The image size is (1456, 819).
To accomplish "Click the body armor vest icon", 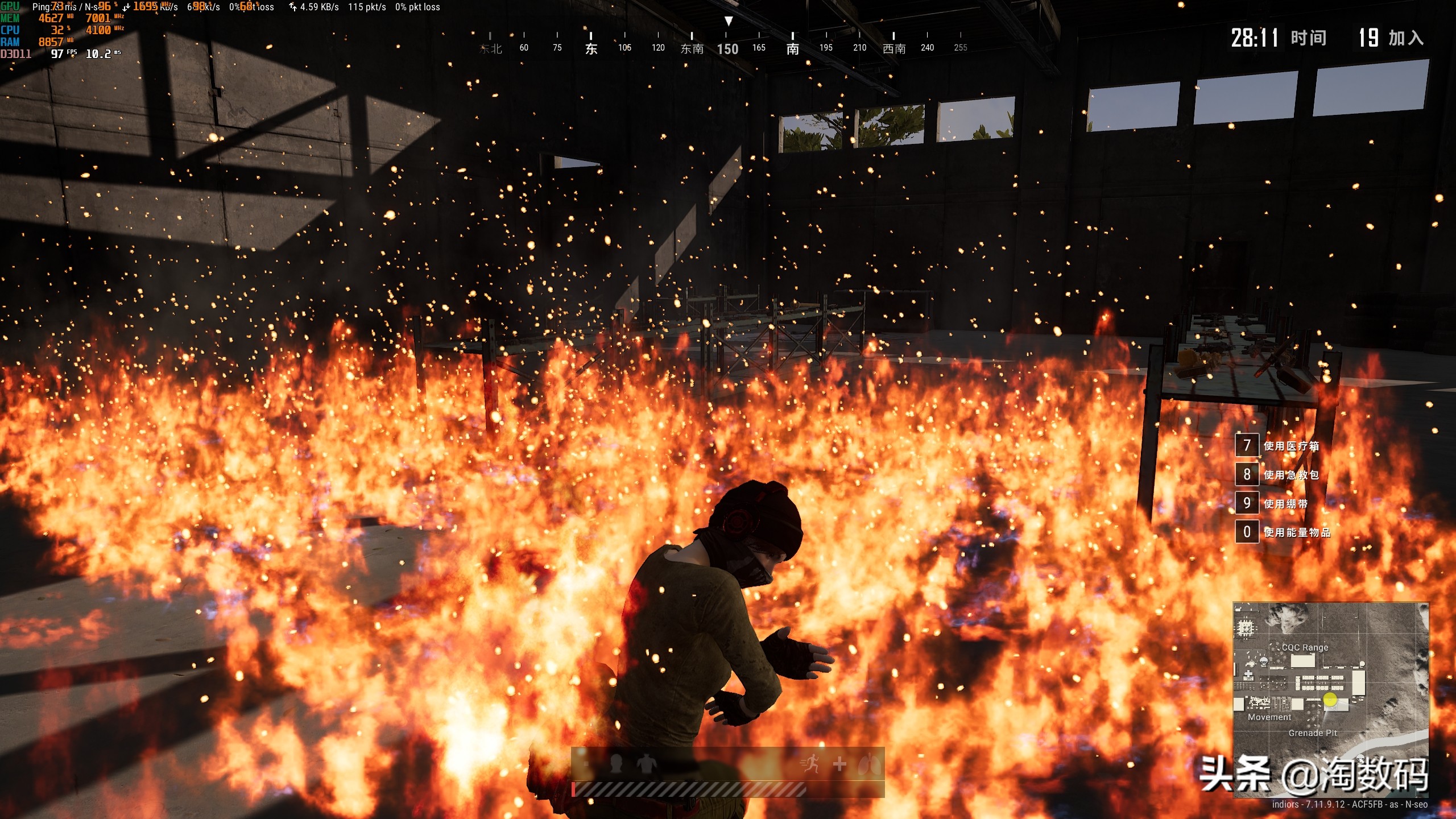I will coord(646,763).
